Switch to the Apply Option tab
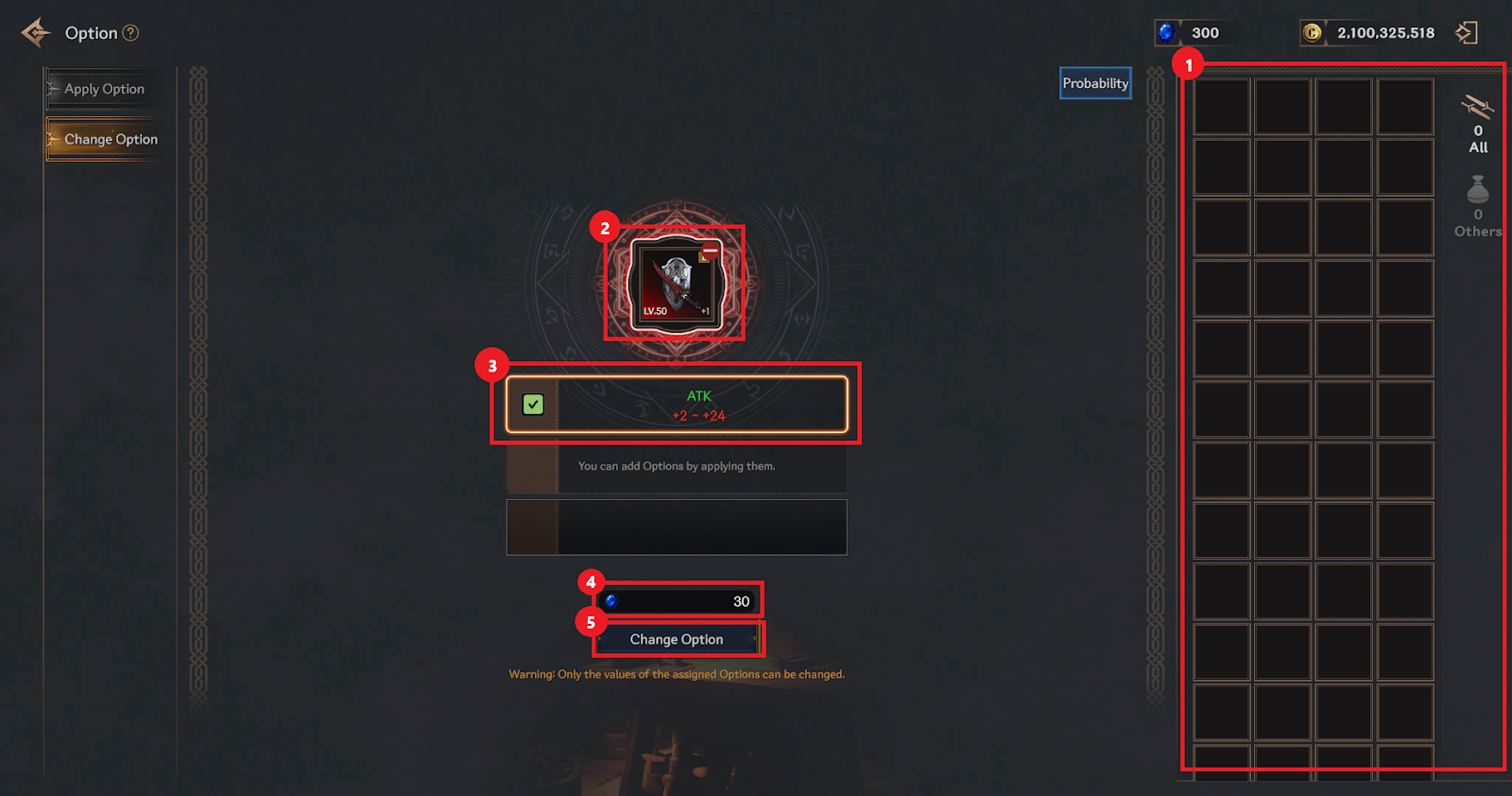This screenshot has width=1512, height=796. click(104, 89)
